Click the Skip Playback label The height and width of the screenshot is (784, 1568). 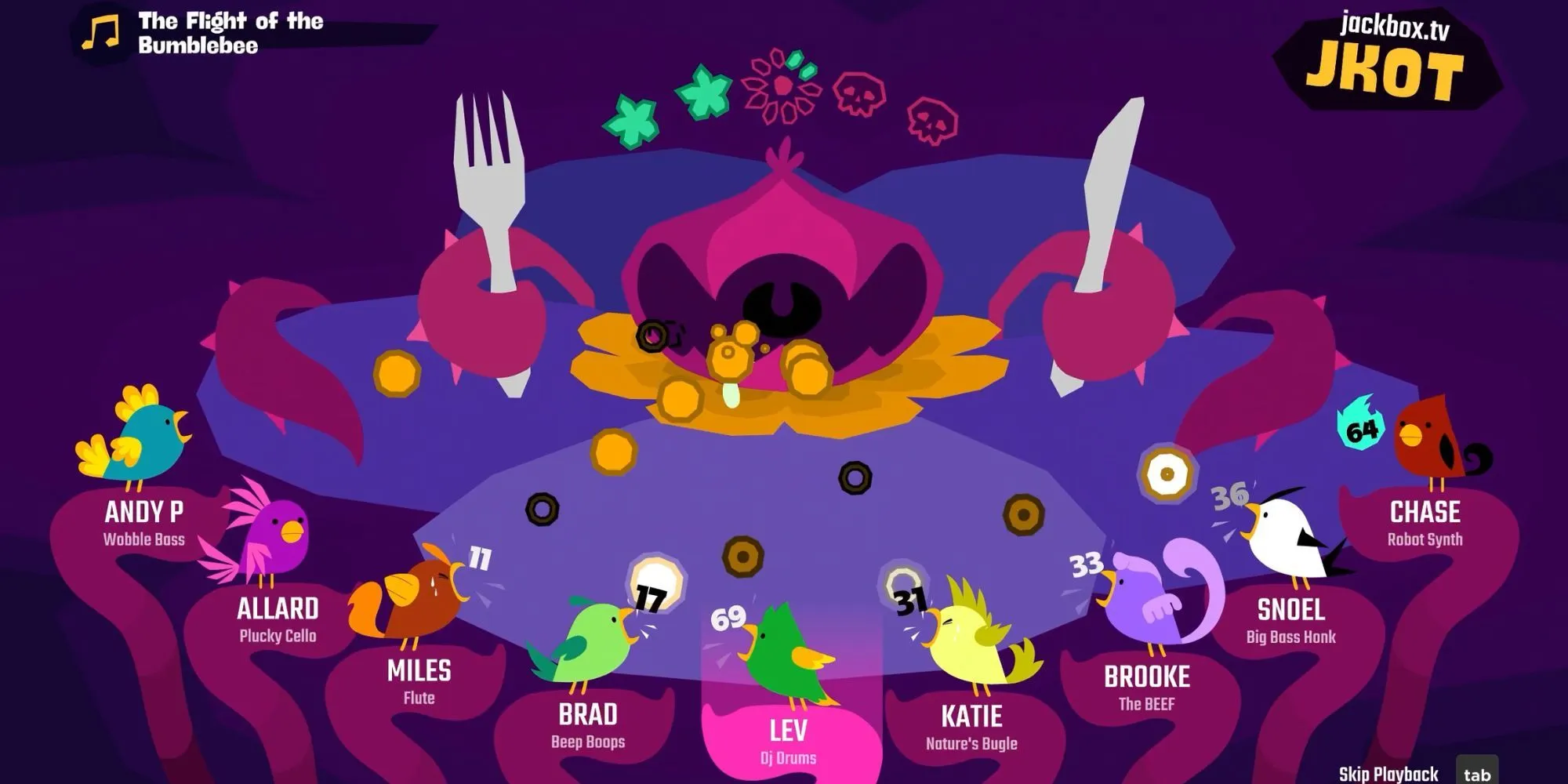1388,774
